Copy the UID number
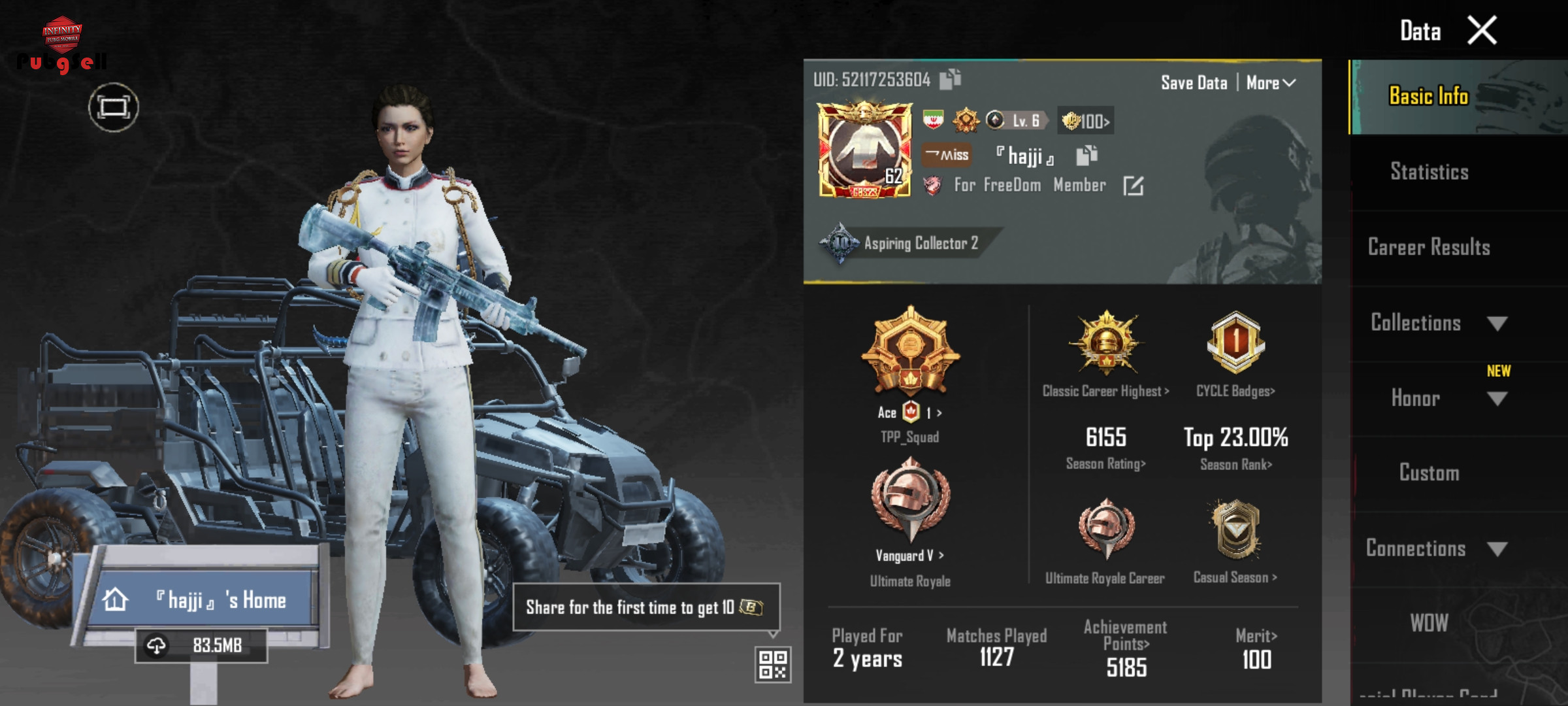 pyautogui.click(x=950, y=79)
